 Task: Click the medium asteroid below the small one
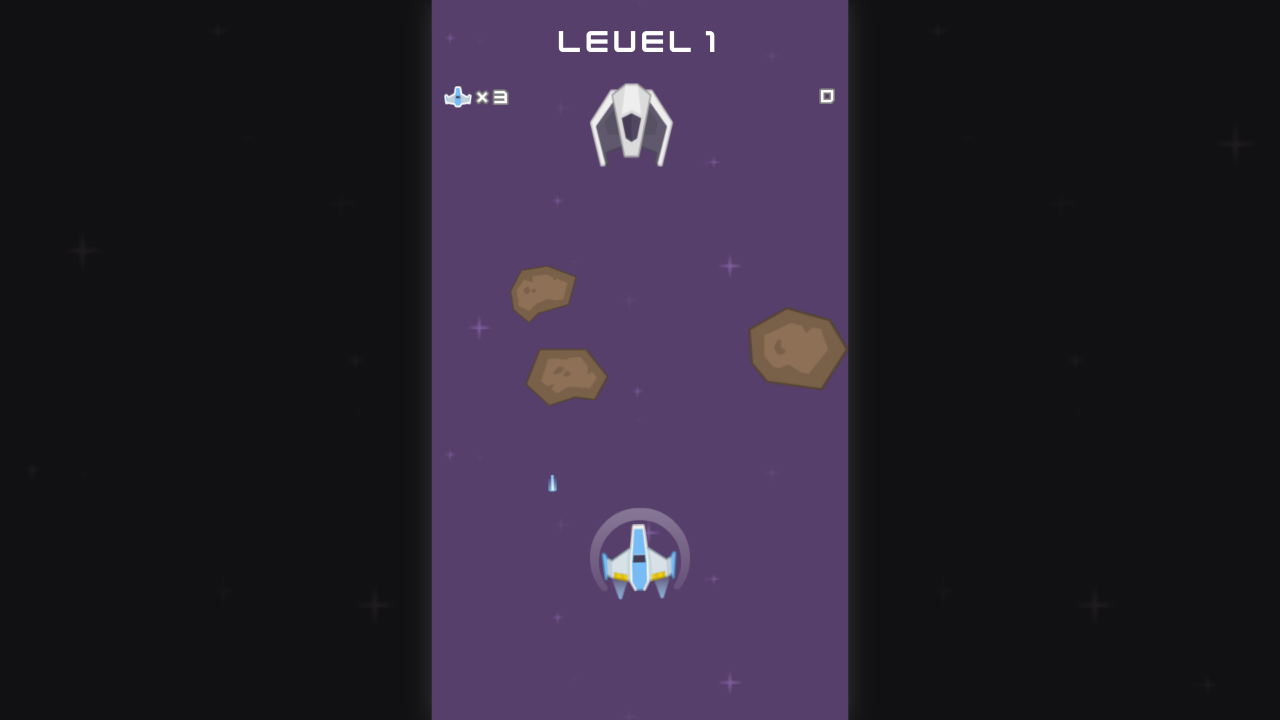566,376
